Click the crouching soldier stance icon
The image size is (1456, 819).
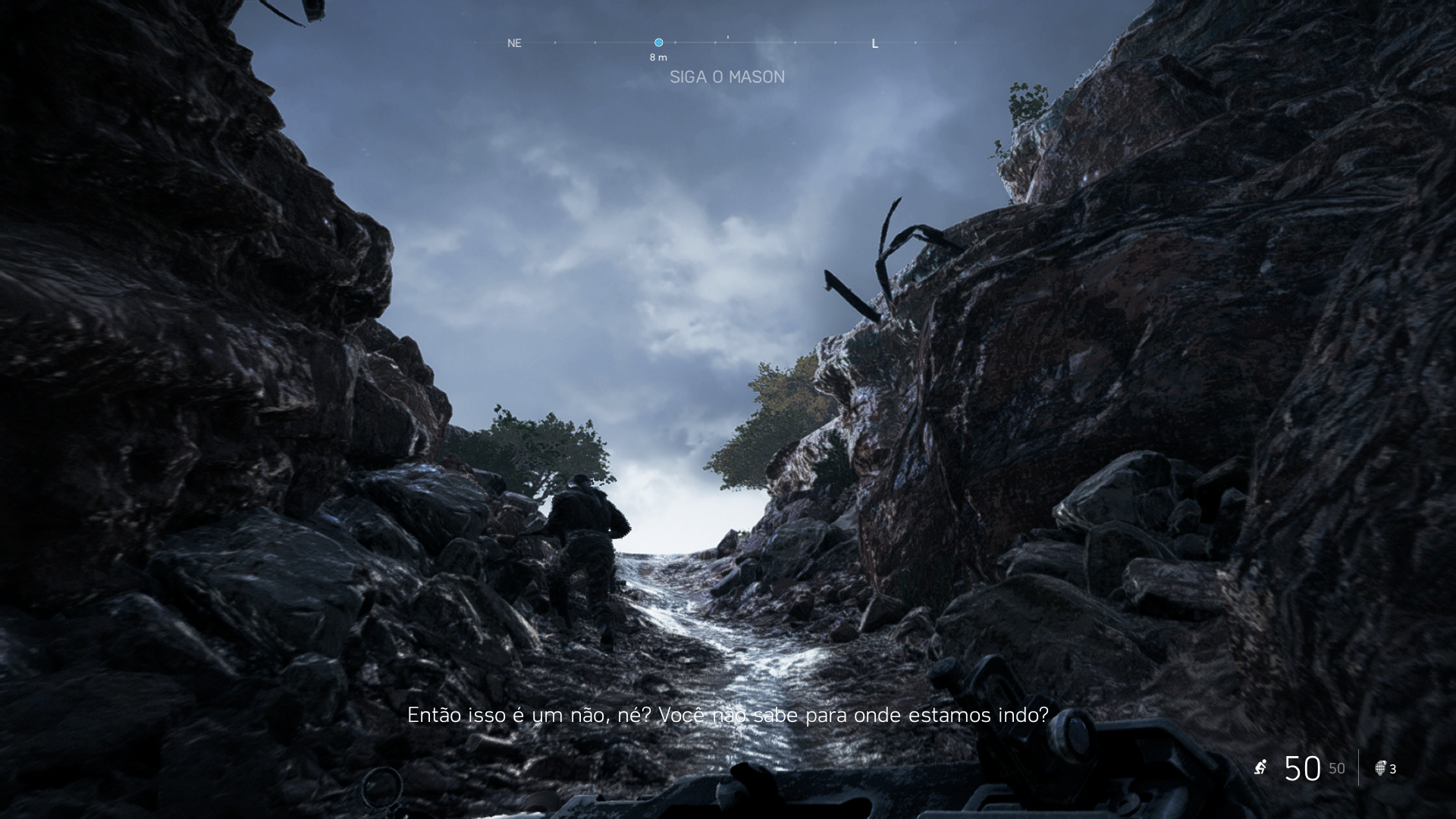pos(1260,767)
